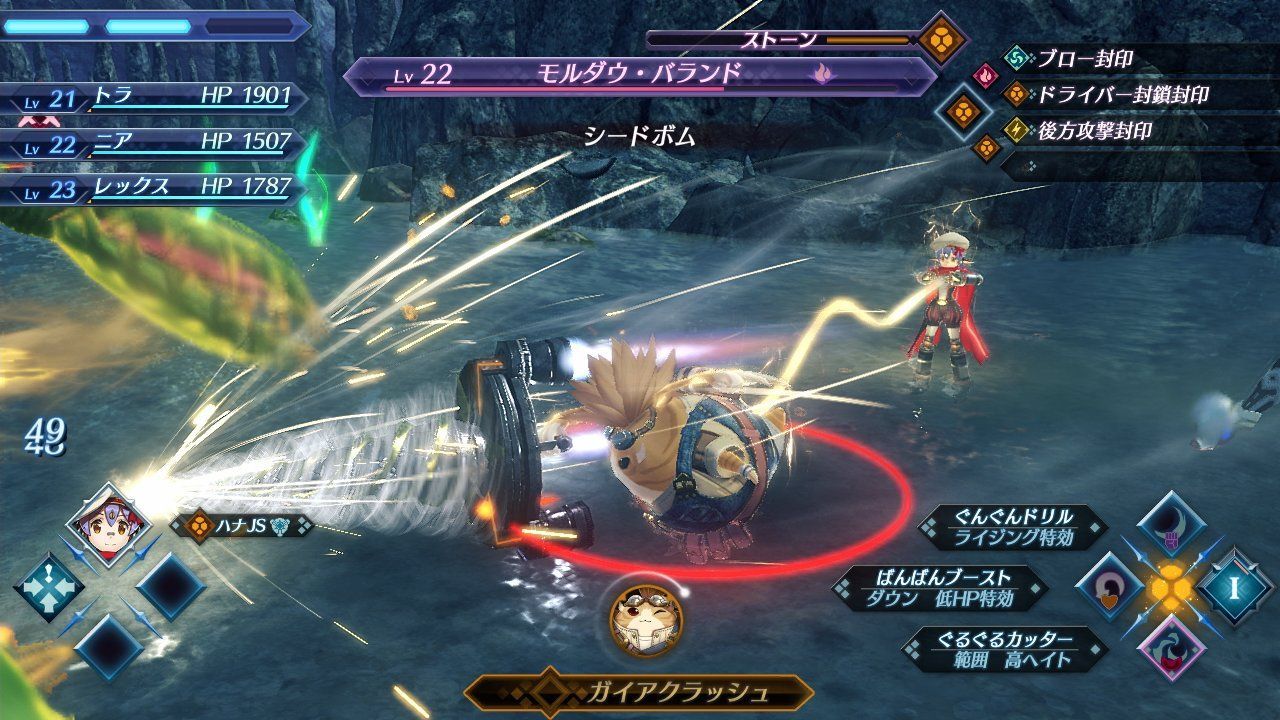Choose the ぐんぐんドリル art label

coord(1014,527)
